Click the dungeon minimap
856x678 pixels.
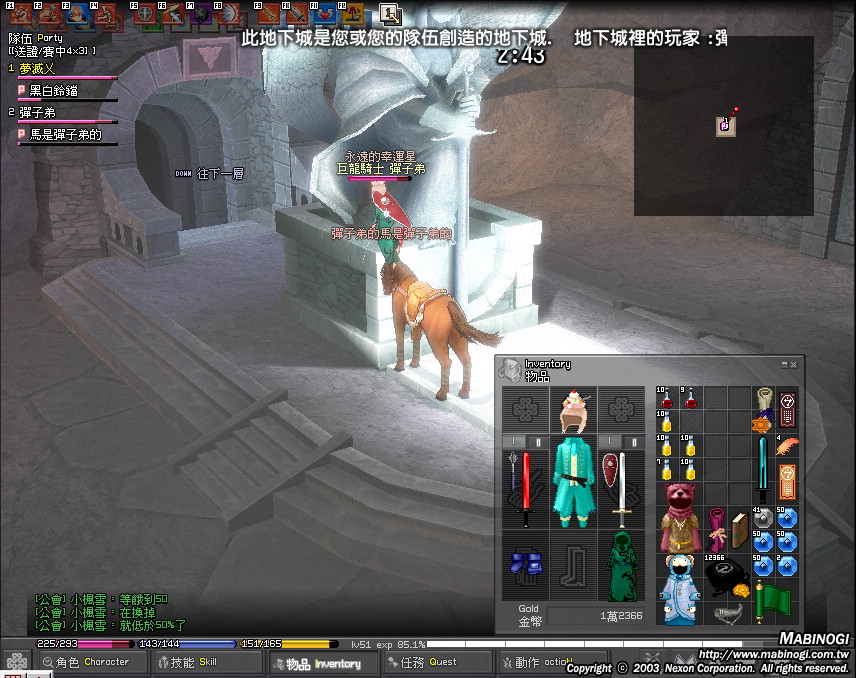723,125
